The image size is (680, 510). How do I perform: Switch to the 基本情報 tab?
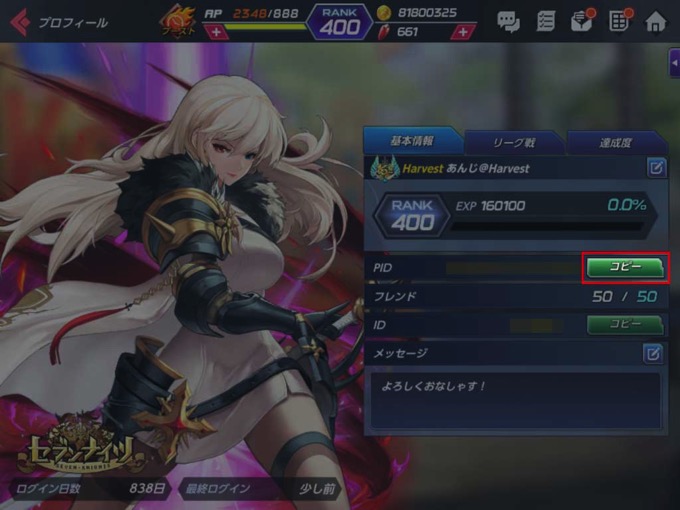(411, 142)
